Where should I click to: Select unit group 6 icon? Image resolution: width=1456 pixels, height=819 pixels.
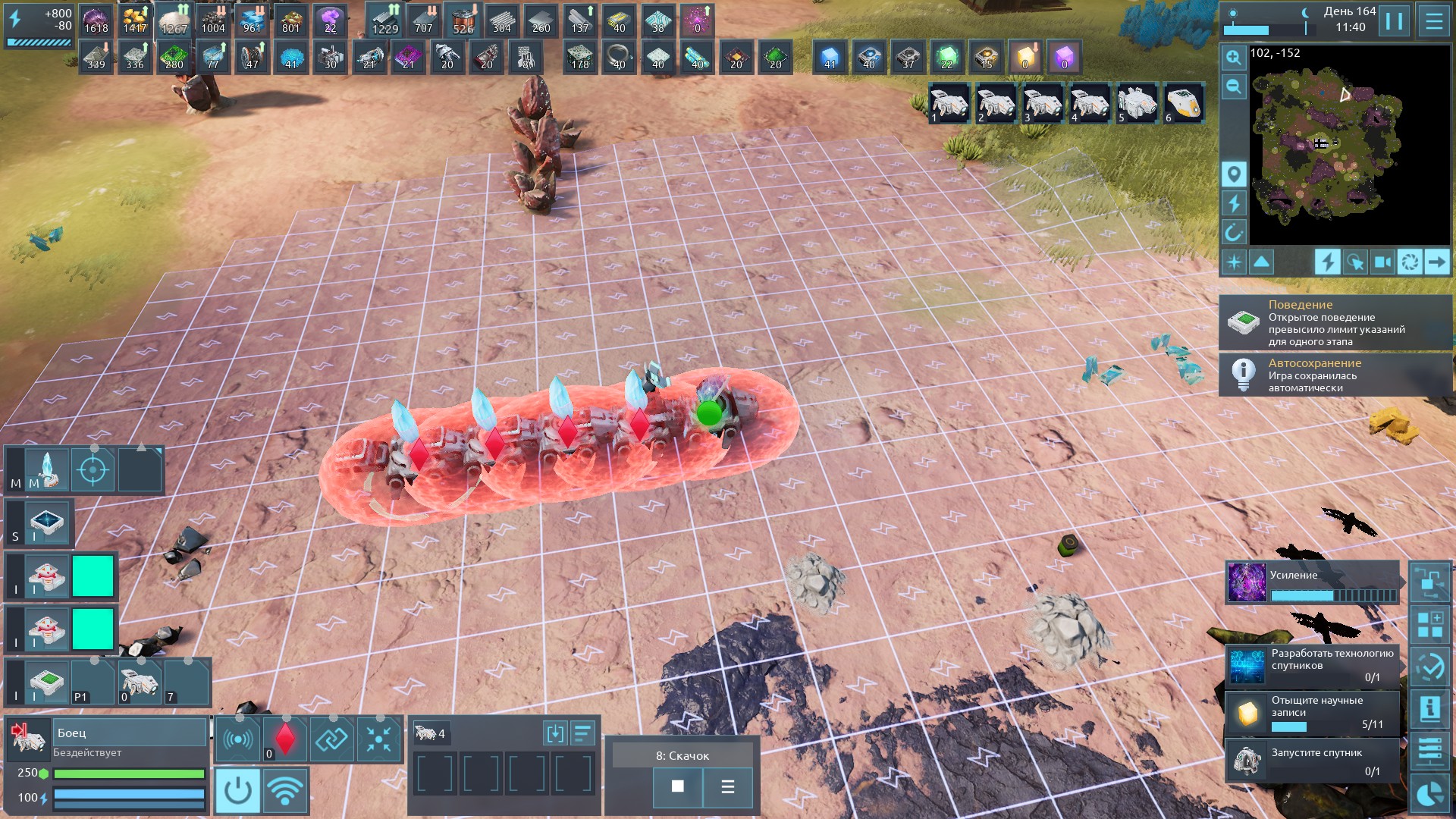click(1183, 104)
